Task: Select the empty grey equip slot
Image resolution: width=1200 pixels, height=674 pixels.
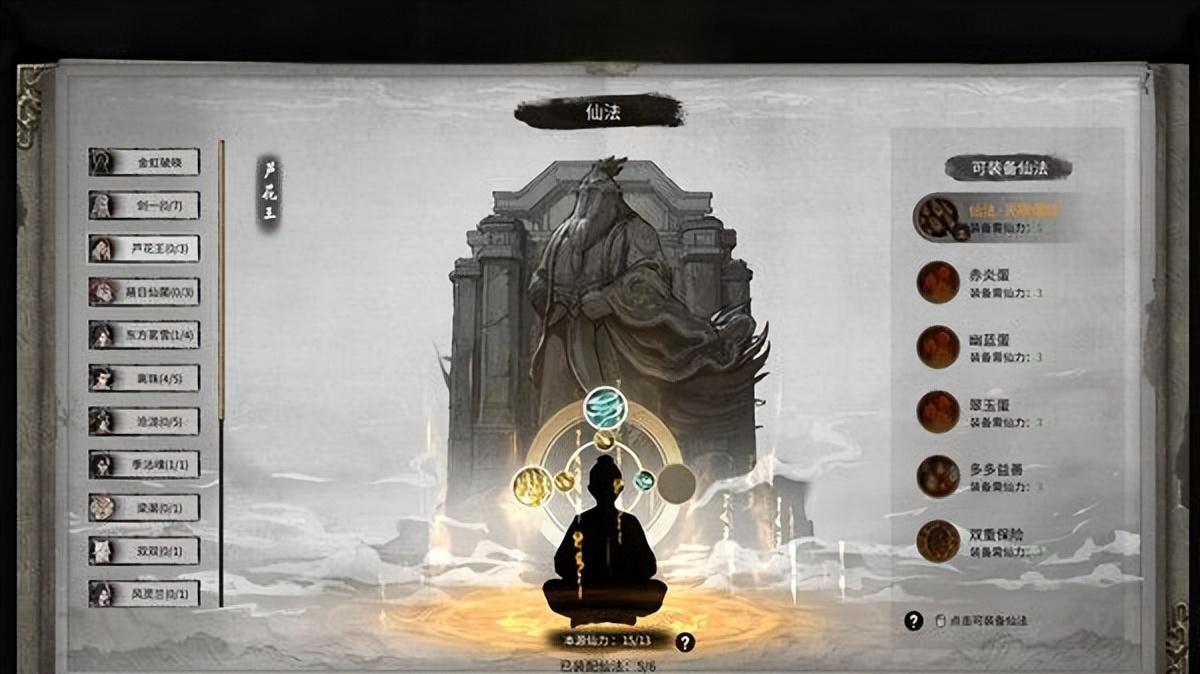Action: [676, 484]
